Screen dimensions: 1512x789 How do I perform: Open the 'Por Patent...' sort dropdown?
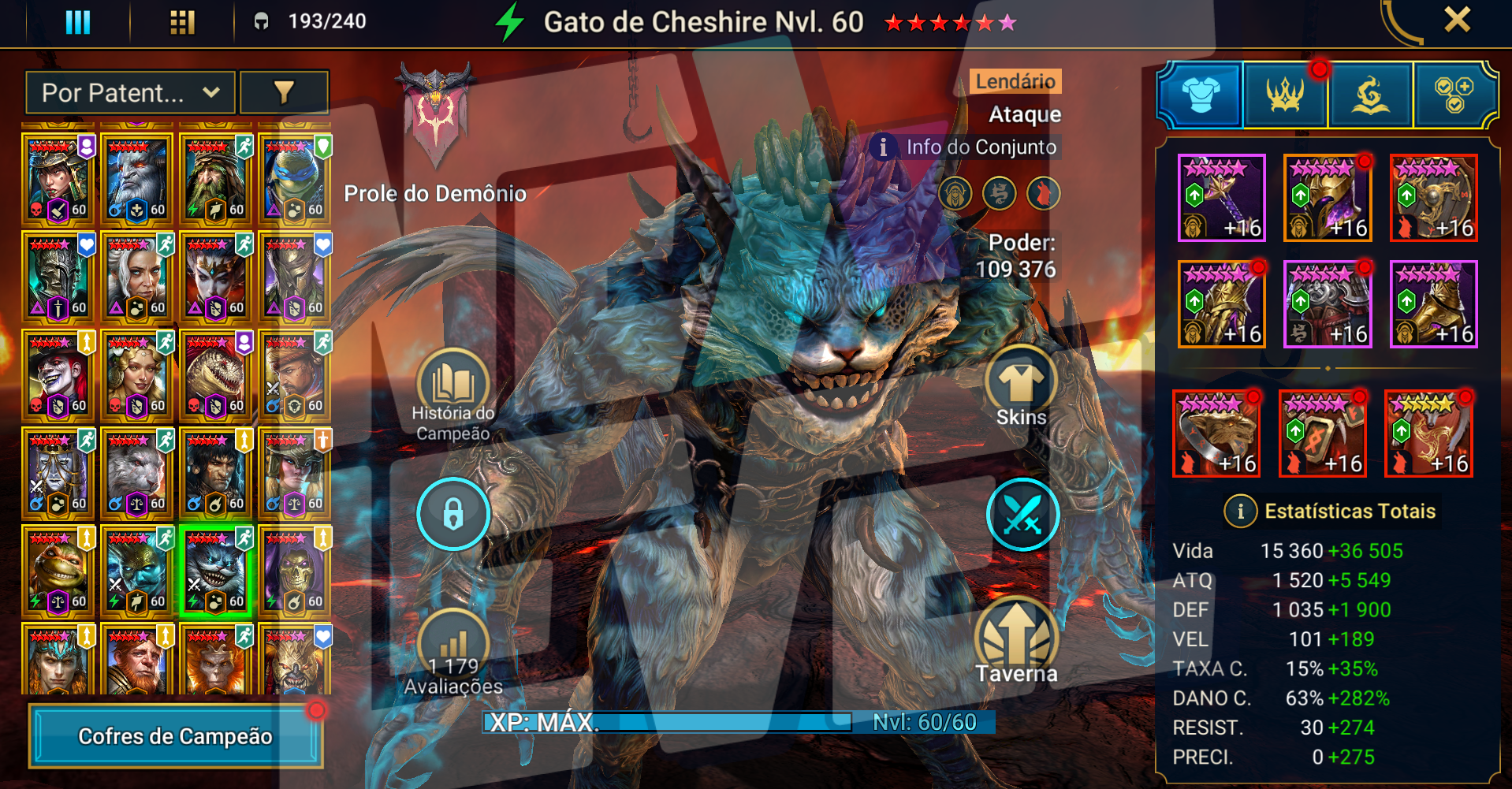(x=130, y=93)
